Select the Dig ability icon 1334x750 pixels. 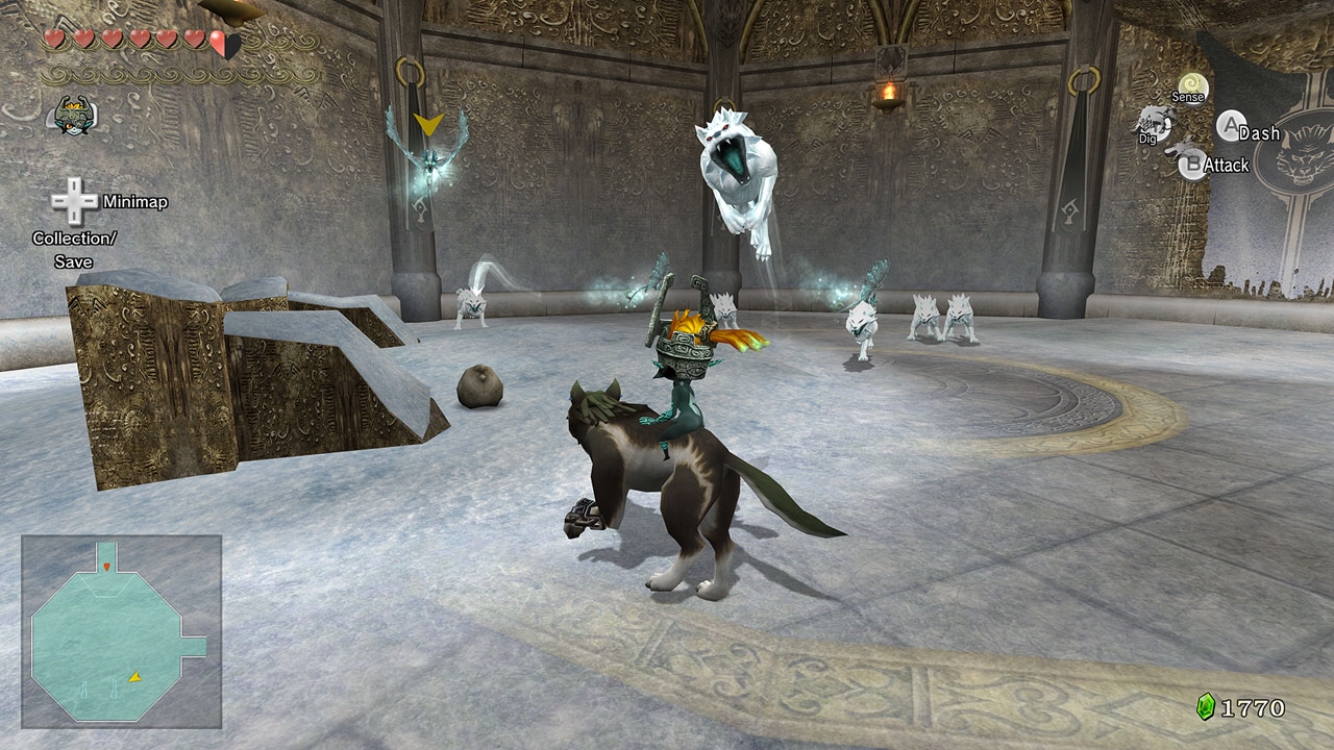[x=1154, y=123]
